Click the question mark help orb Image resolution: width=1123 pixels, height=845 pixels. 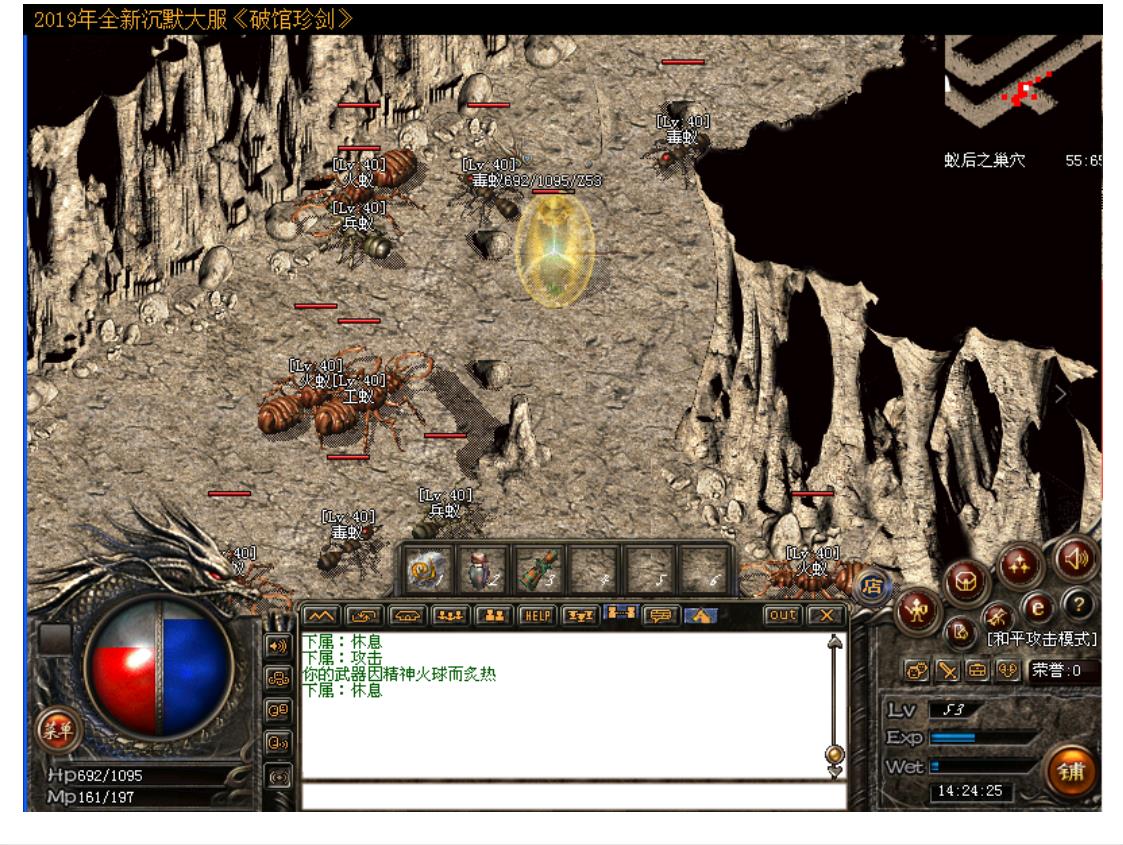[x=1076, y=603]
